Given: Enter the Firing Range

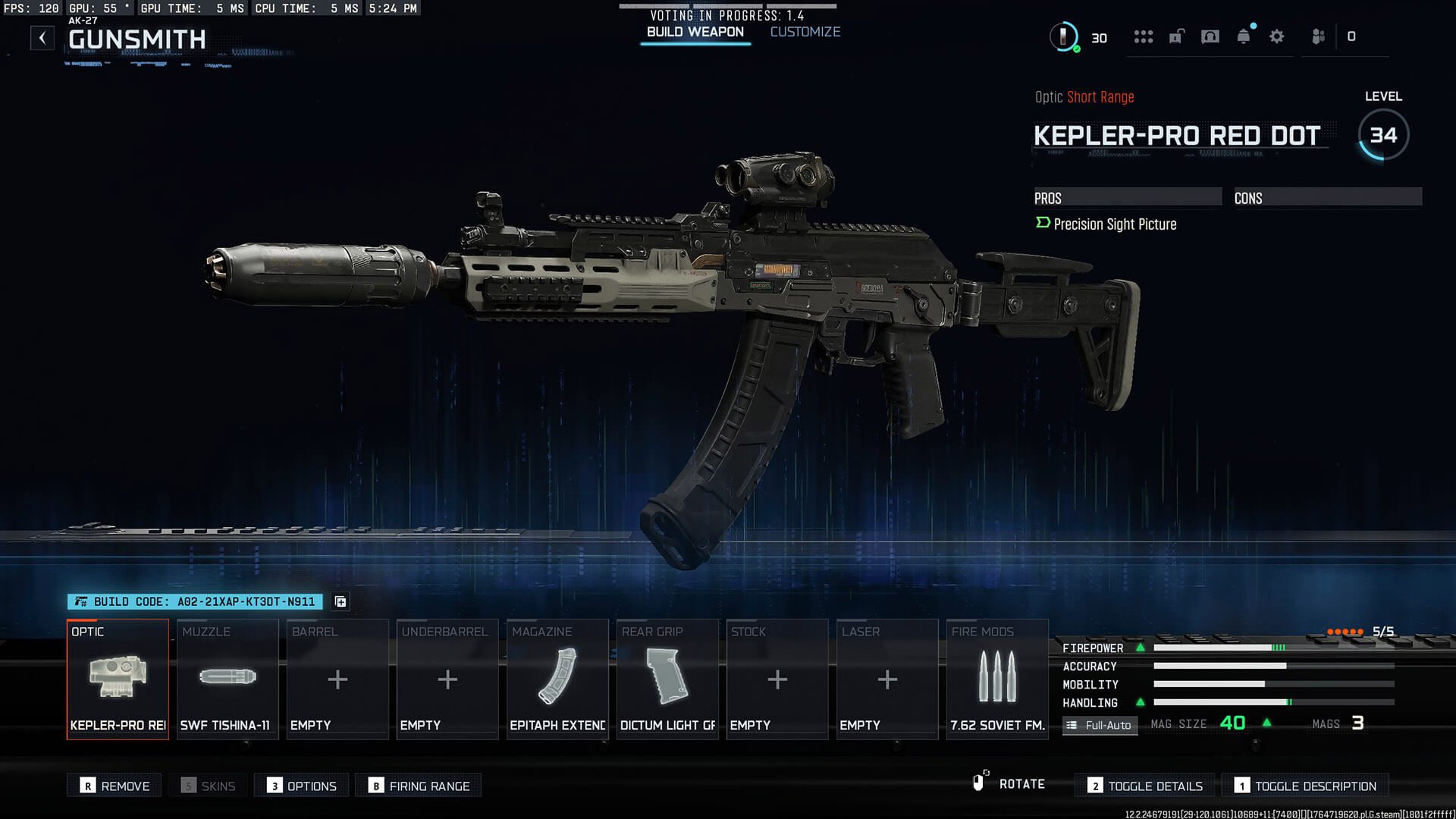Looking at the screenshot, I should pos(419,786).
